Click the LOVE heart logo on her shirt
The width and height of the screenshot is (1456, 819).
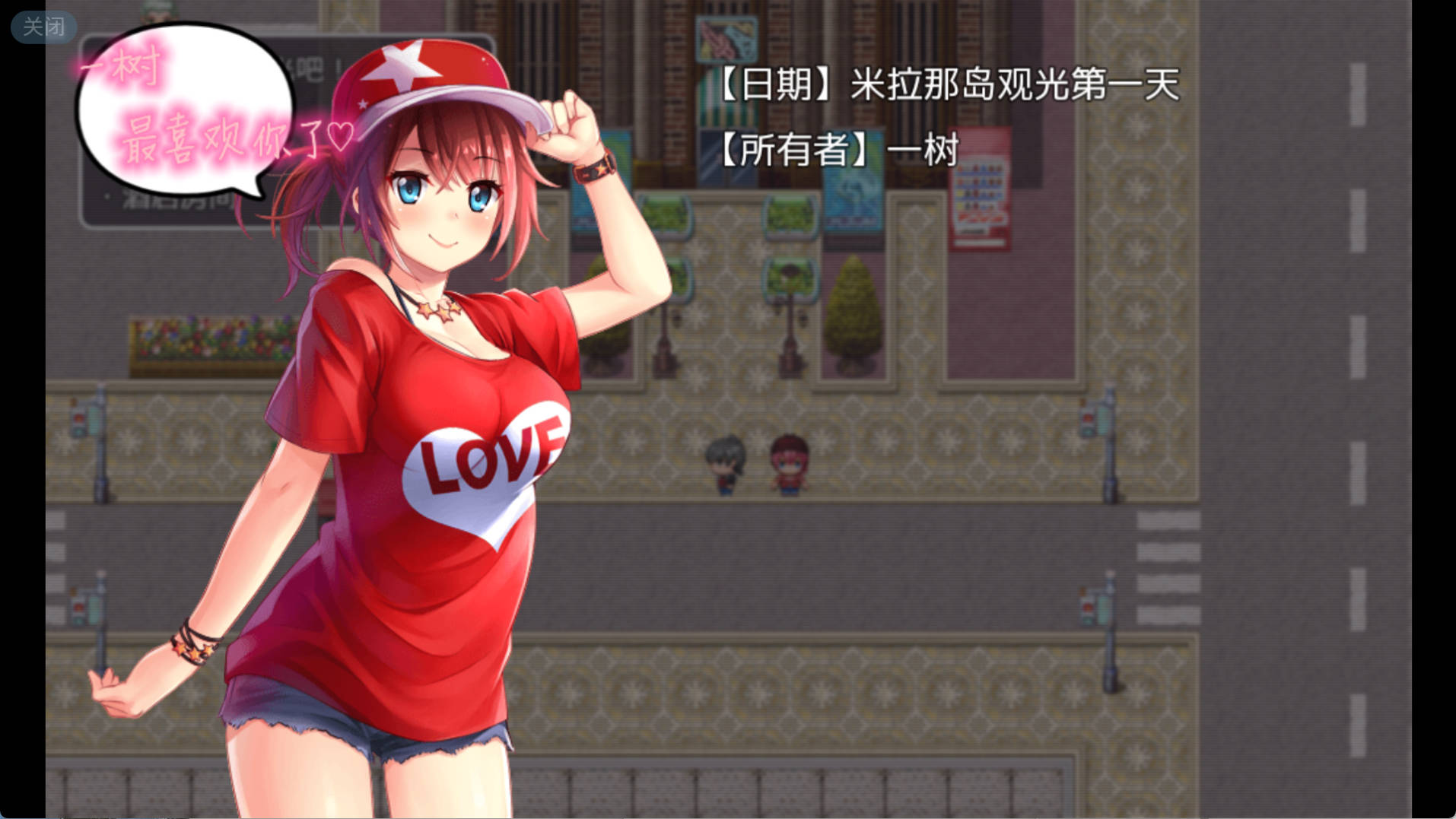click(x=487, y=468)
